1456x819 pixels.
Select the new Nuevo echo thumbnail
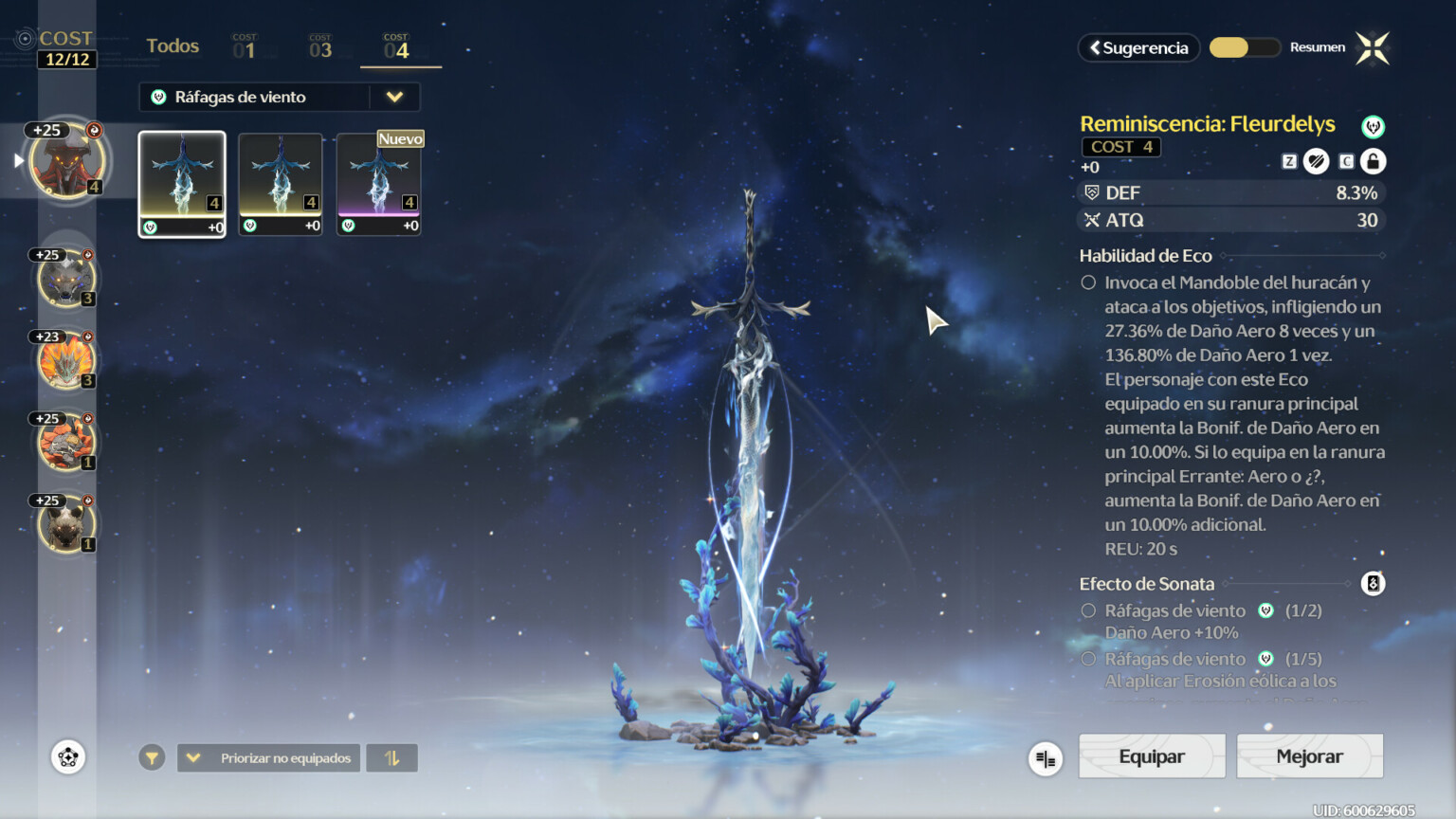tap(378, 183)
